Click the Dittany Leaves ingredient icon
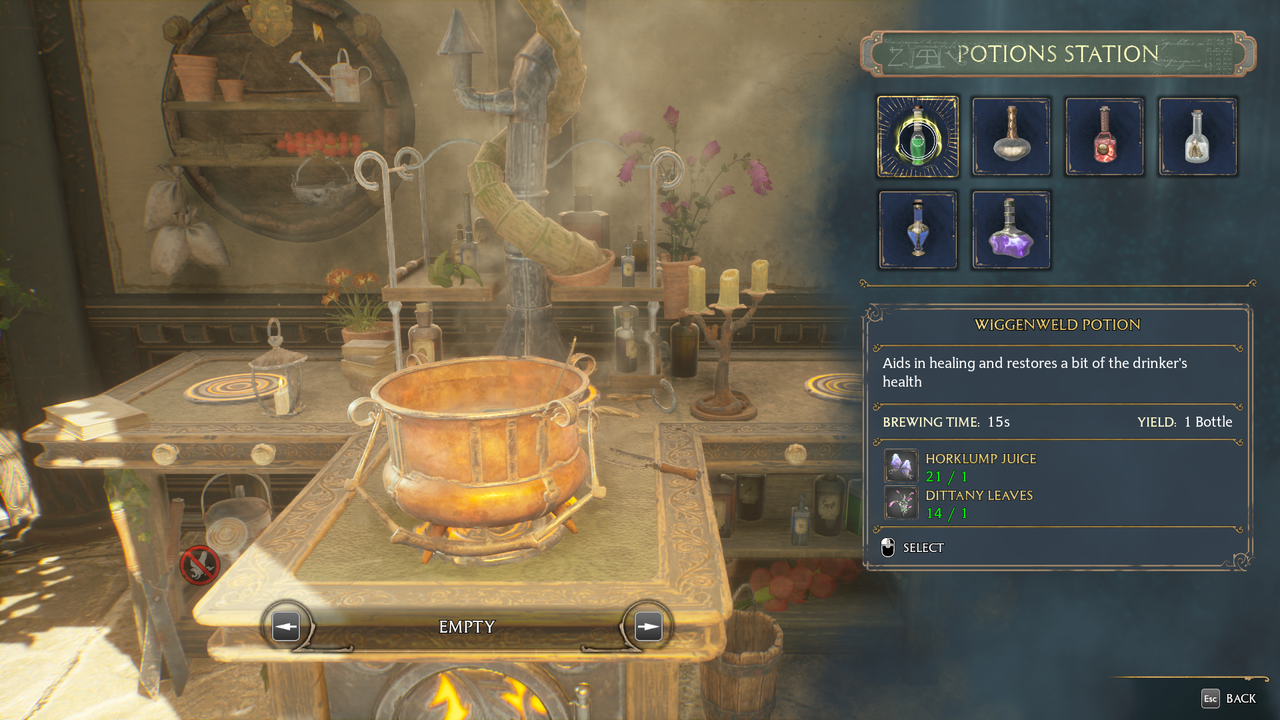The width and height of the screenshot is (1280, 720). (x=901, y=503)
